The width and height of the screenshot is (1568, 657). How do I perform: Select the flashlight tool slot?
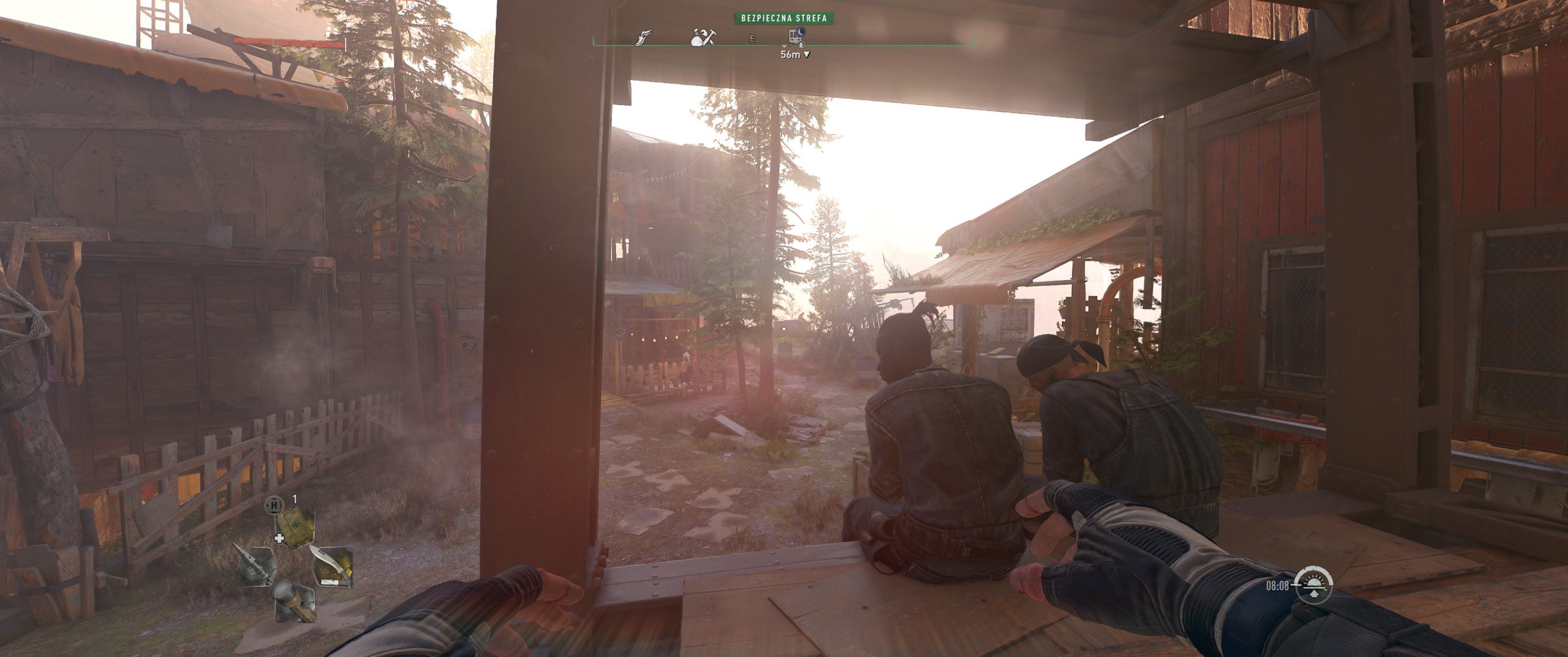pyautogui.click(x=294, y=601)
